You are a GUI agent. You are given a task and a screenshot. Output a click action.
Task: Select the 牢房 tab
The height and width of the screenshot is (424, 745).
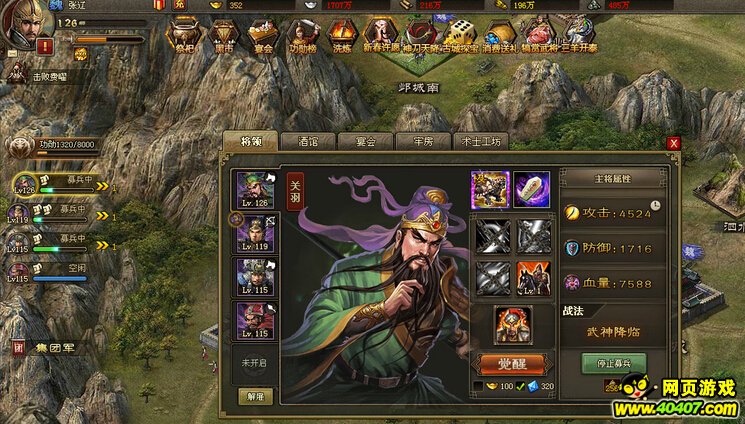(x=422, y=141)
